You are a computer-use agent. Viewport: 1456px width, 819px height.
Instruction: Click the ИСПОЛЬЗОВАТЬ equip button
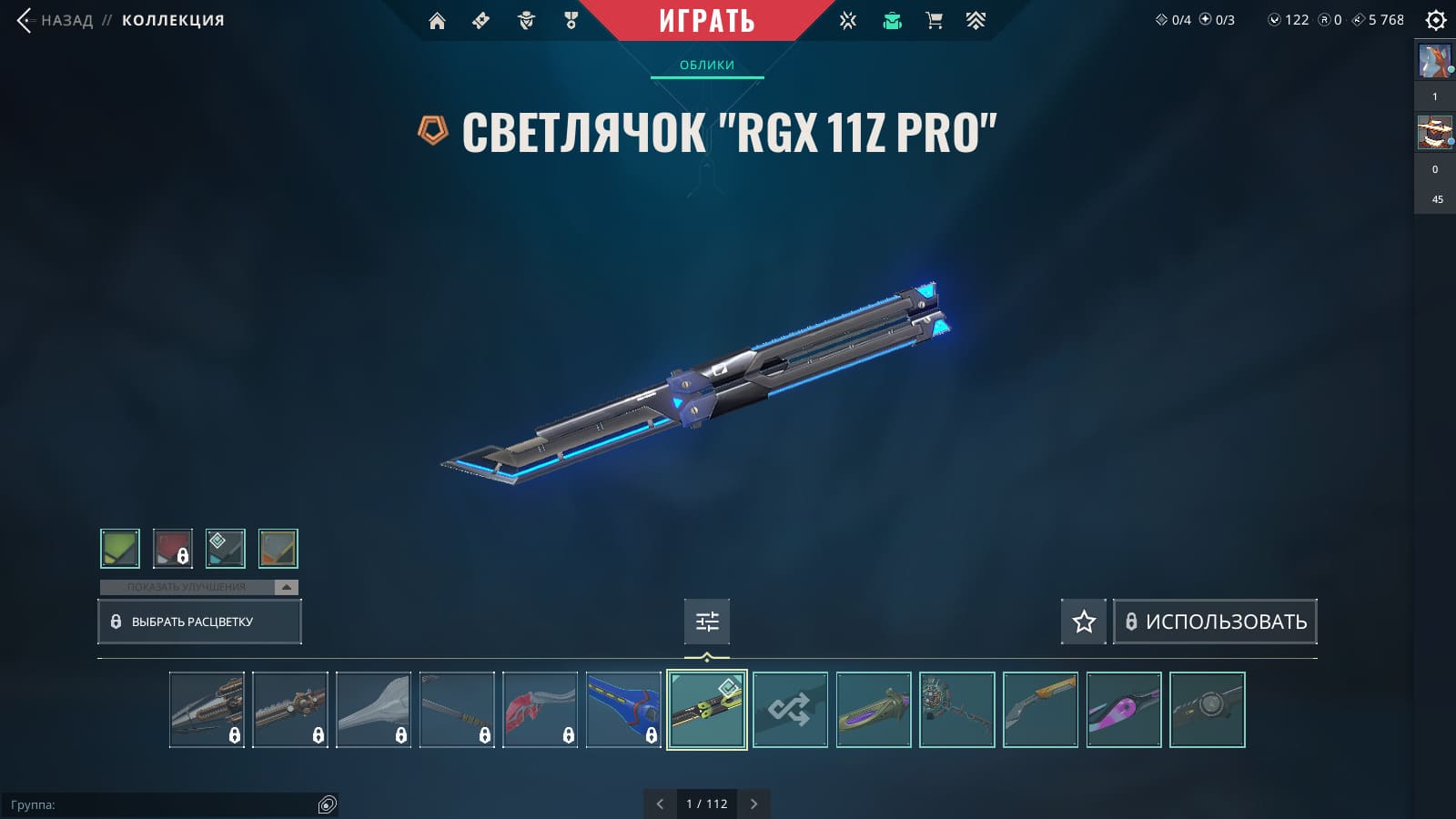1215,622
